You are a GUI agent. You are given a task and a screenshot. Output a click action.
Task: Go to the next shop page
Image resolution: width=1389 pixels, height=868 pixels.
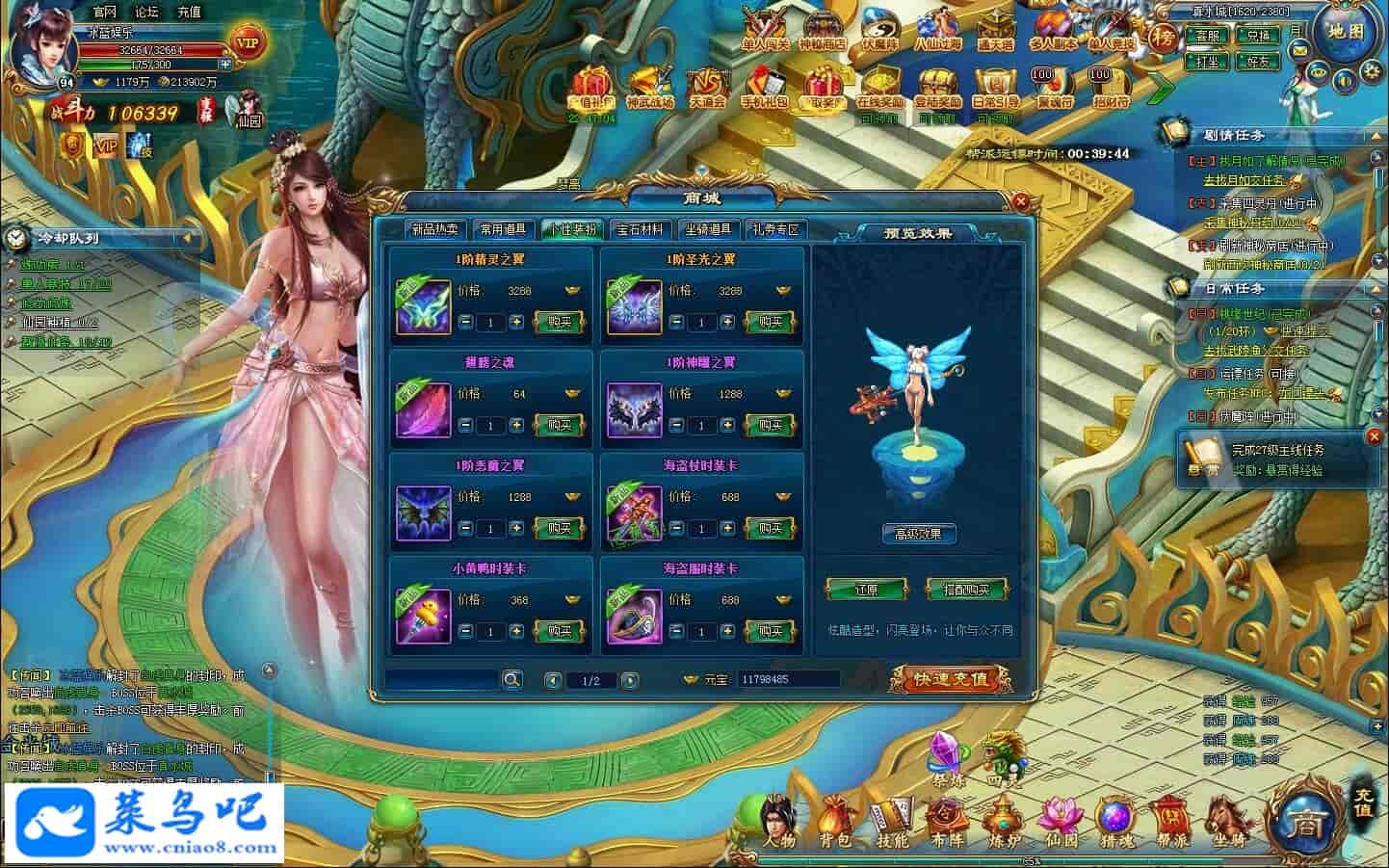[630, 680]
